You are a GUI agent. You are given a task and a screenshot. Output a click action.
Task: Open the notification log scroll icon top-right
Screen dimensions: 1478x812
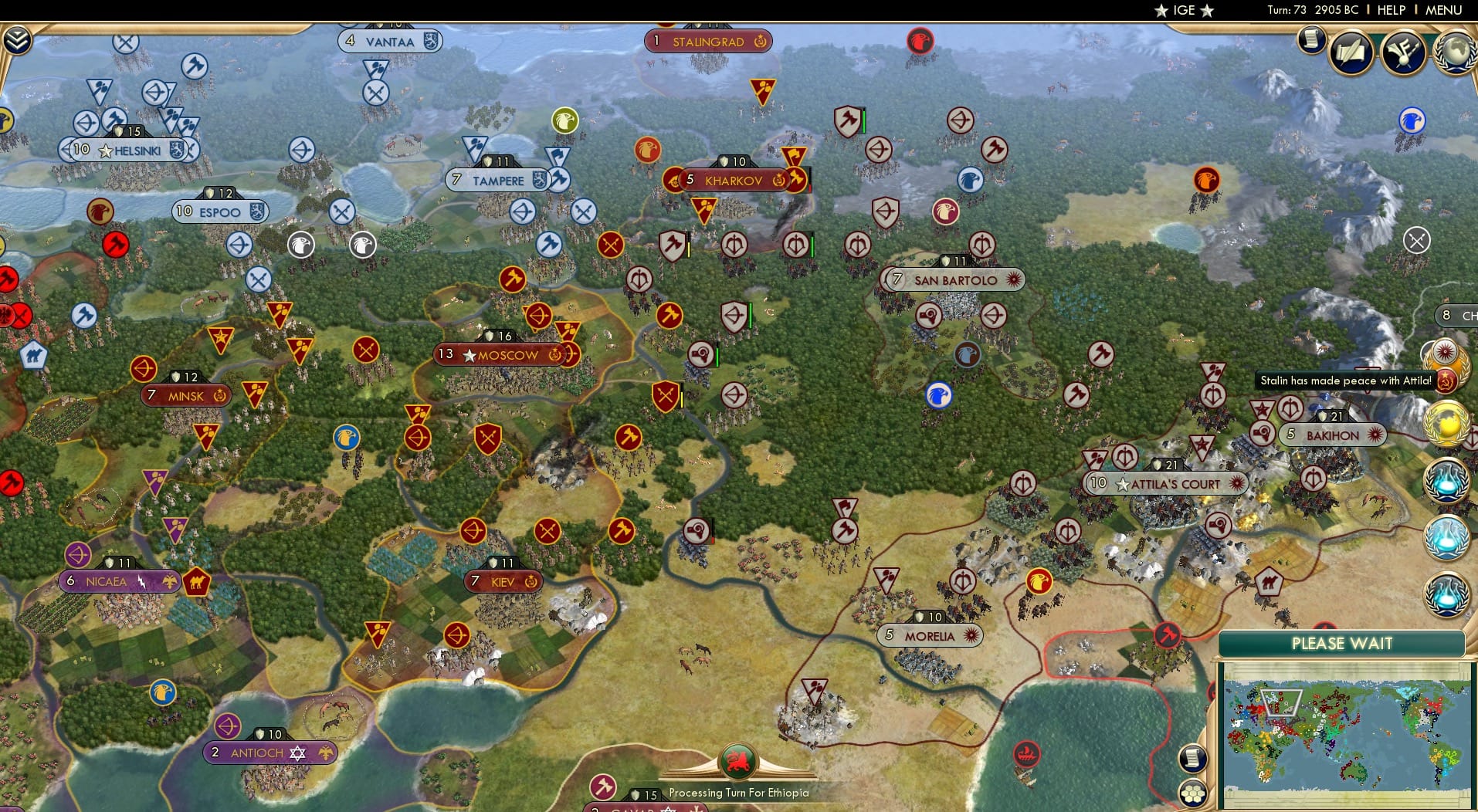pos(1311,40)
